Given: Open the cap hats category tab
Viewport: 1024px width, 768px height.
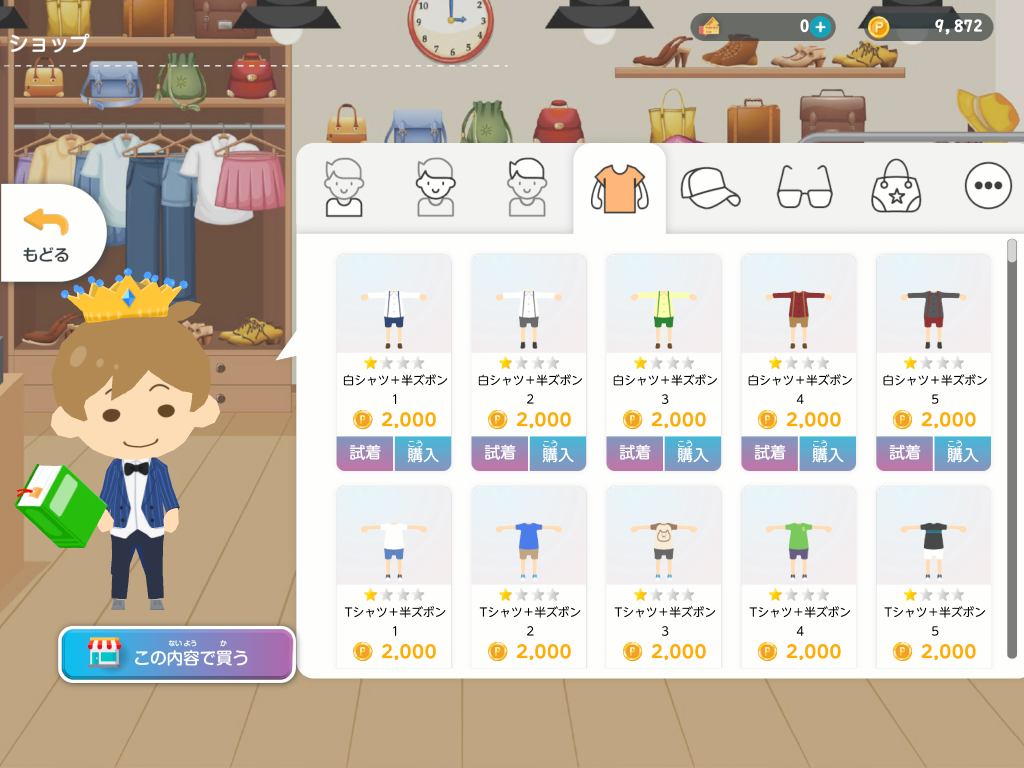Looking at the screenshot, I should click(709, 187).
